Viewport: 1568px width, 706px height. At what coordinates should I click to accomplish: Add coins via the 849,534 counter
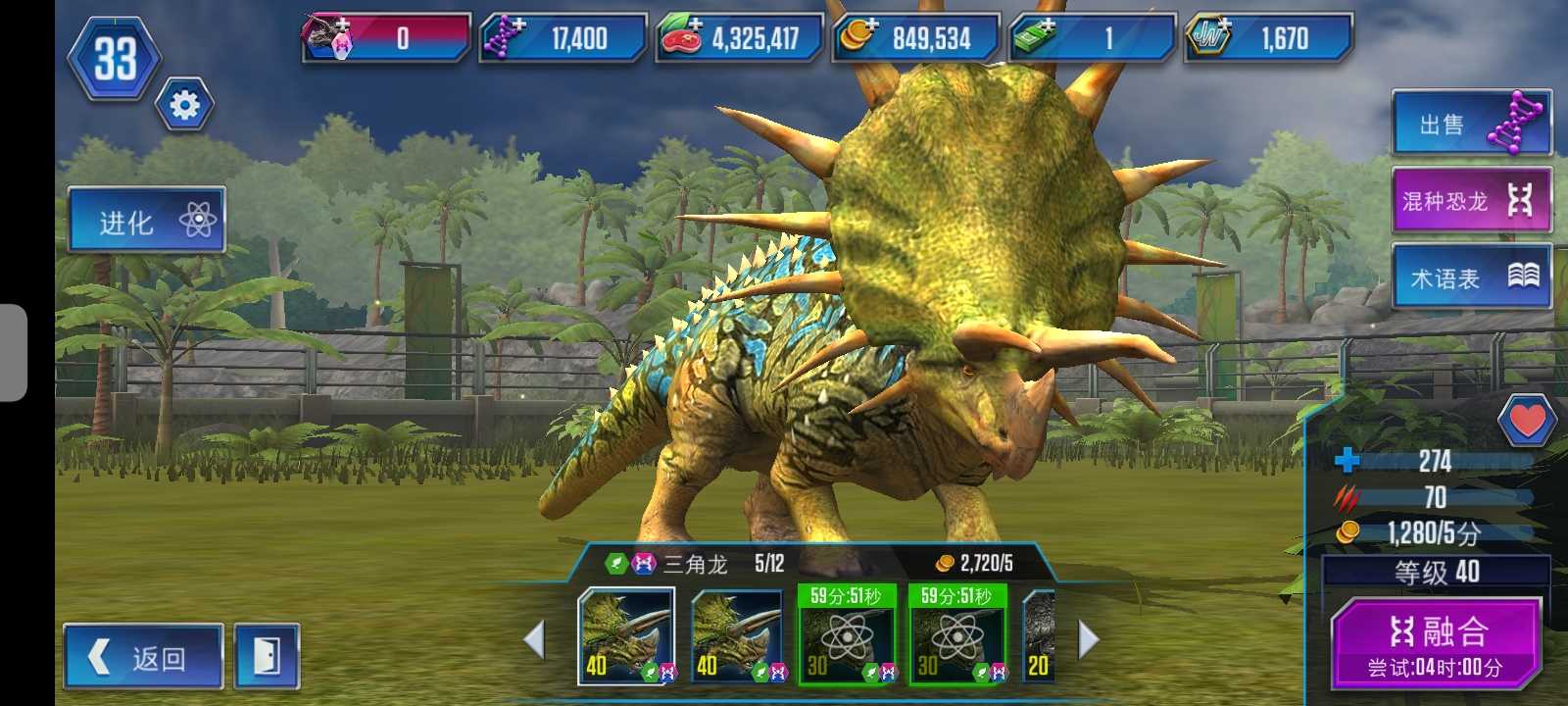coord(915,38)
